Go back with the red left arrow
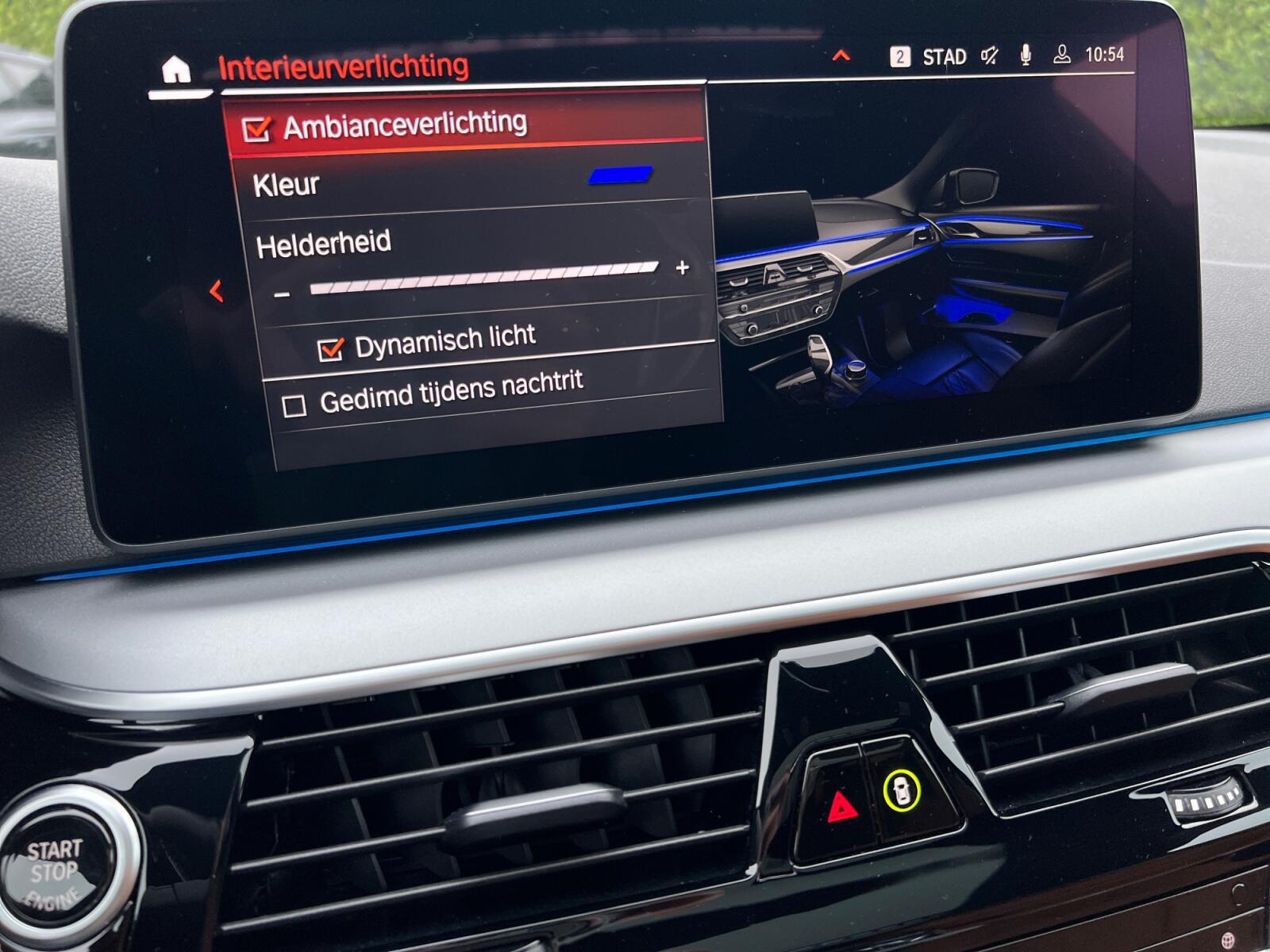This screenshot has height=952, width=1270. pos(216,291)
